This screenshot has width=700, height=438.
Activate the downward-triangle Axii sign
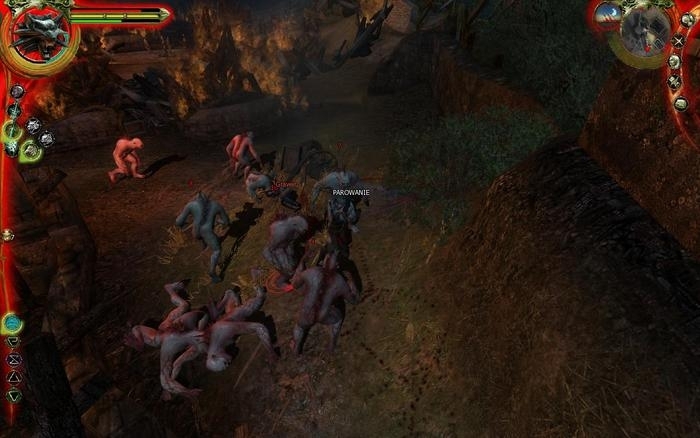[13, 395]
